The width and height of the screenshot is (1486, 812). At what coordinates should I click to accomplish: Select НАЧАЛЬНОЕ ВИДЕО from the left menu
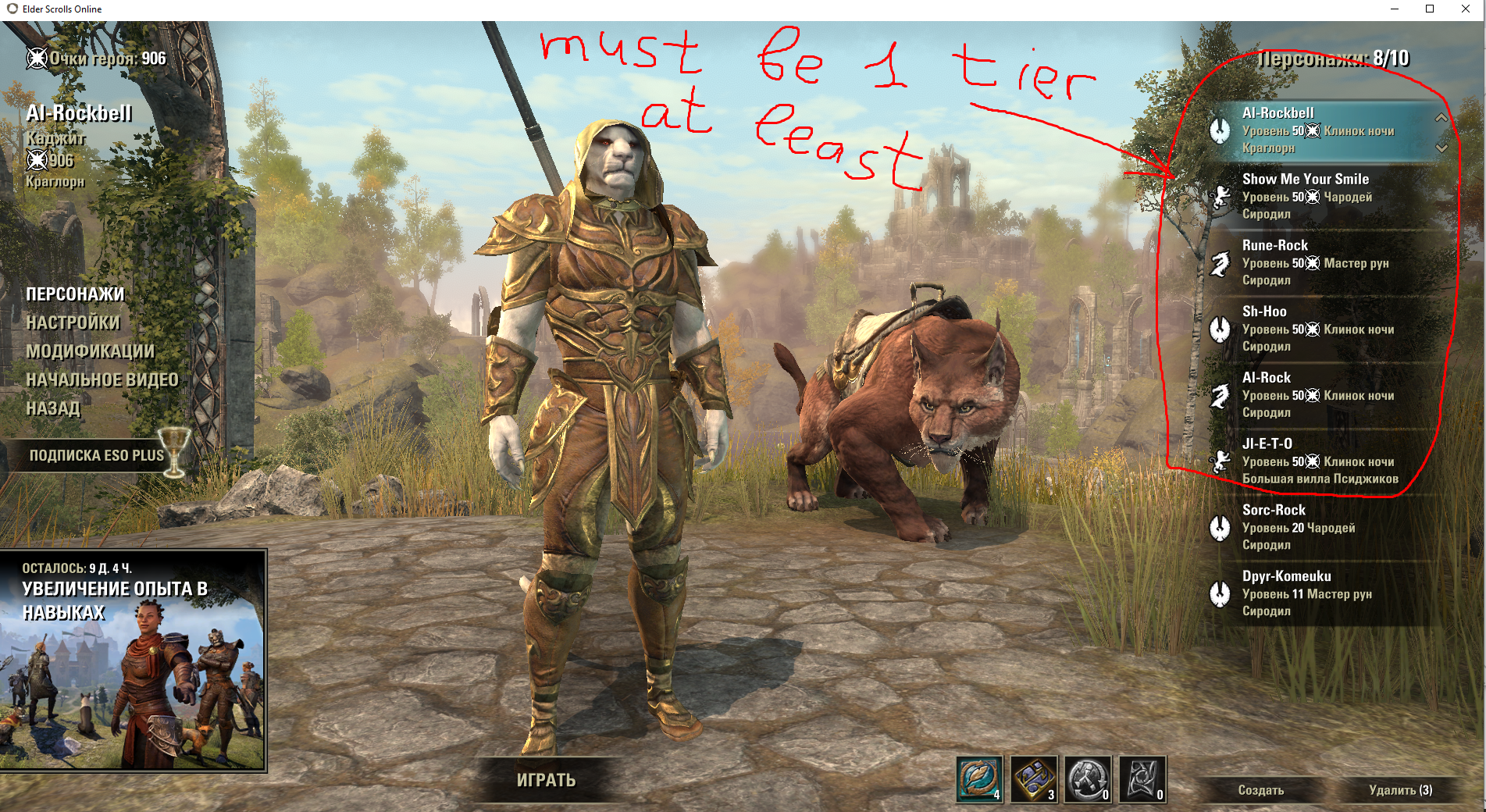(x=102, y=379)
